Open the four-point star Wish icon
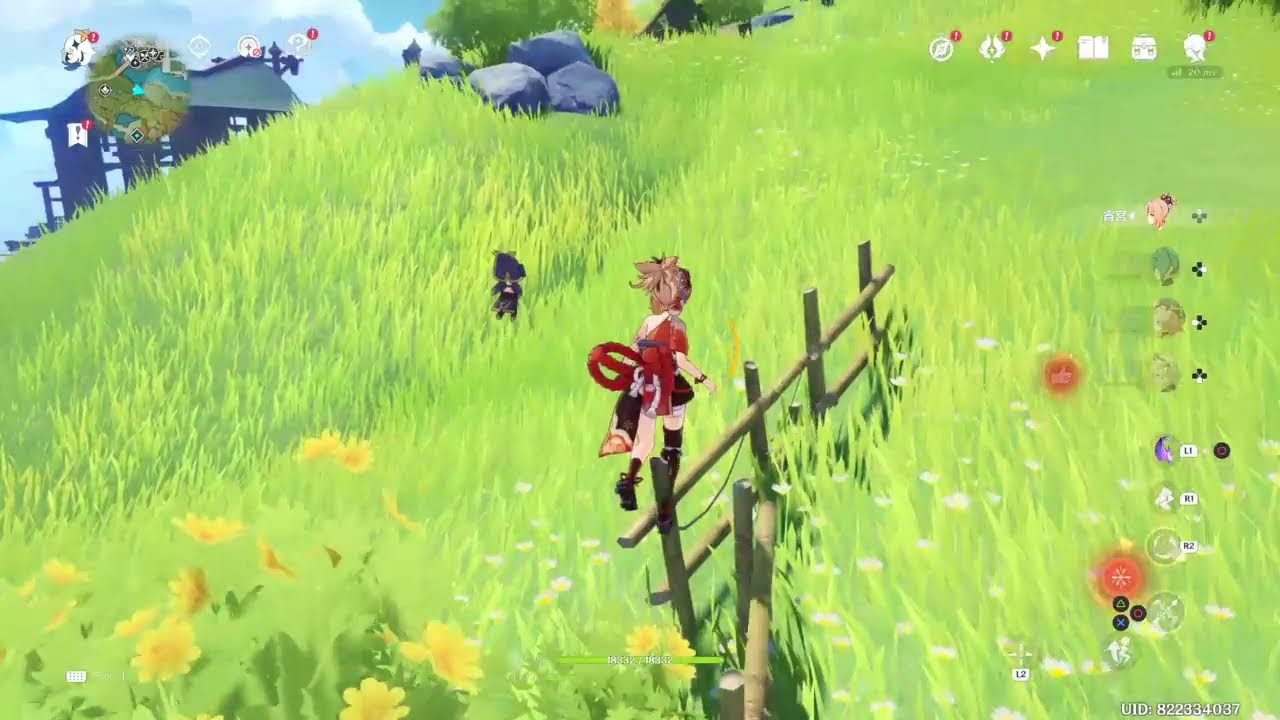 (1043, 47)
